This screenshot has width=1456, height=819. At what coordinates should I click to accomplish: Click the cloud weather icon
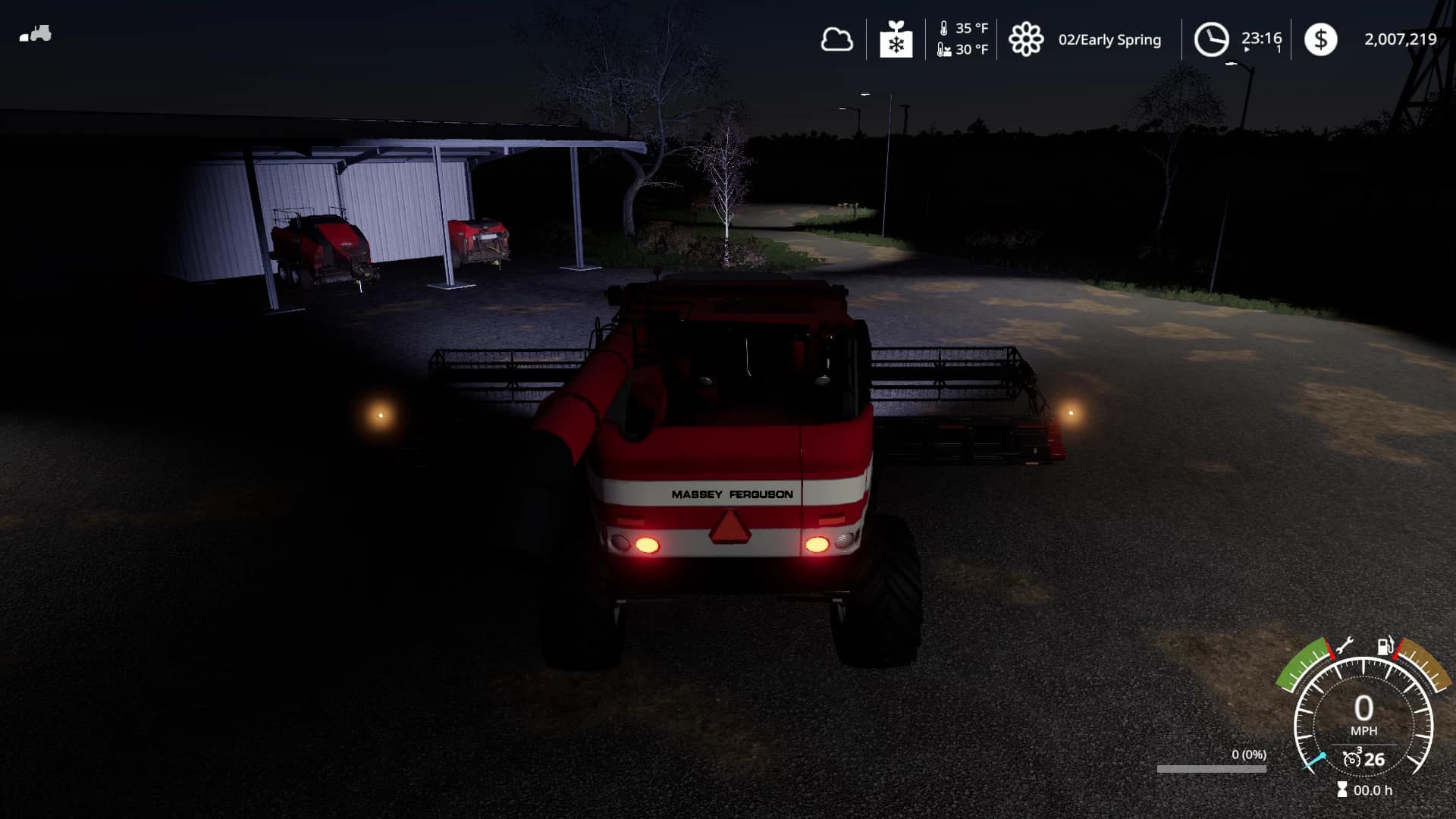point(836,39)
